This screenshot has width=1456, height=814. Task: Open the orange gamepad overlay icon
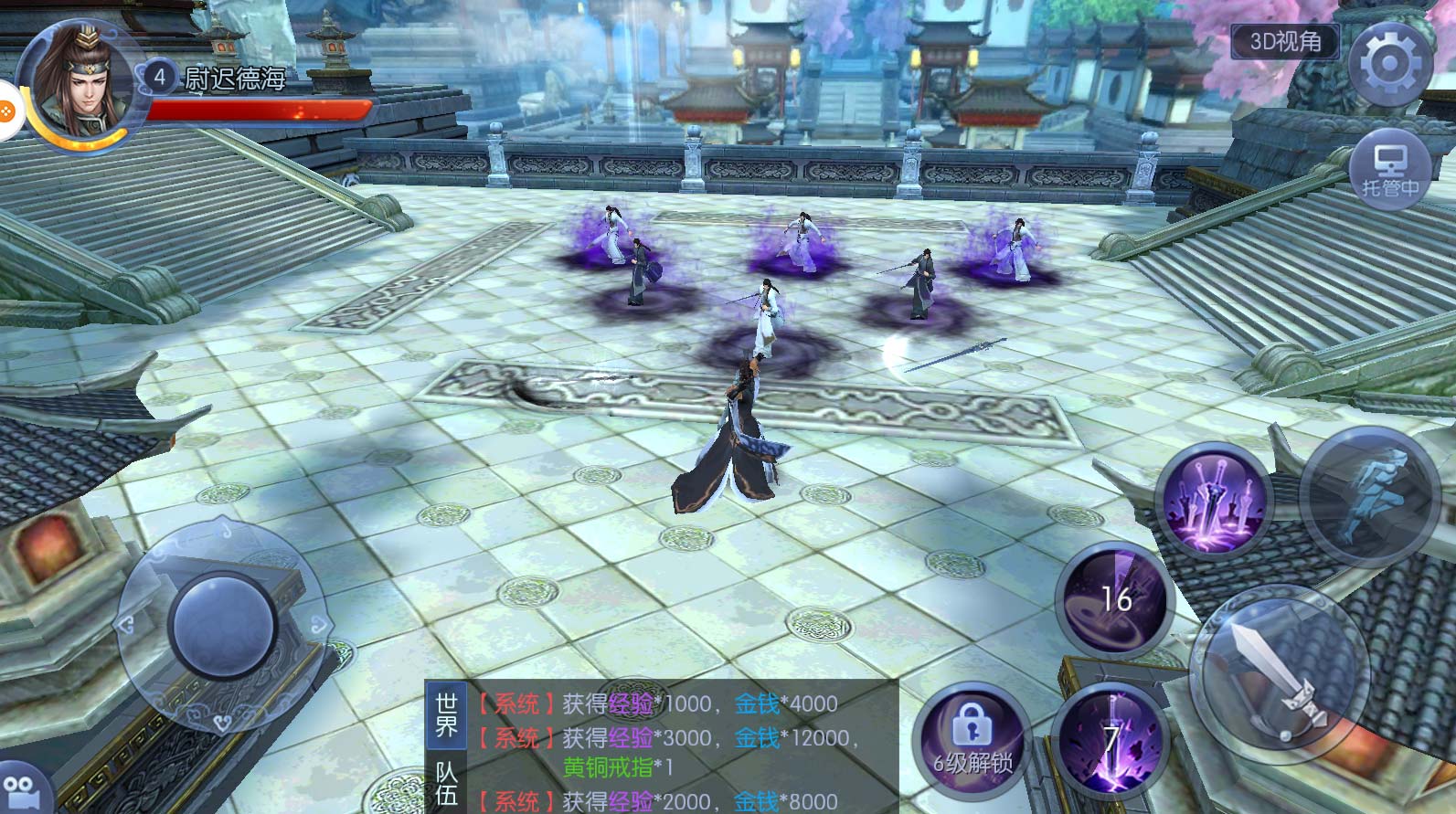tap(7, 110)
